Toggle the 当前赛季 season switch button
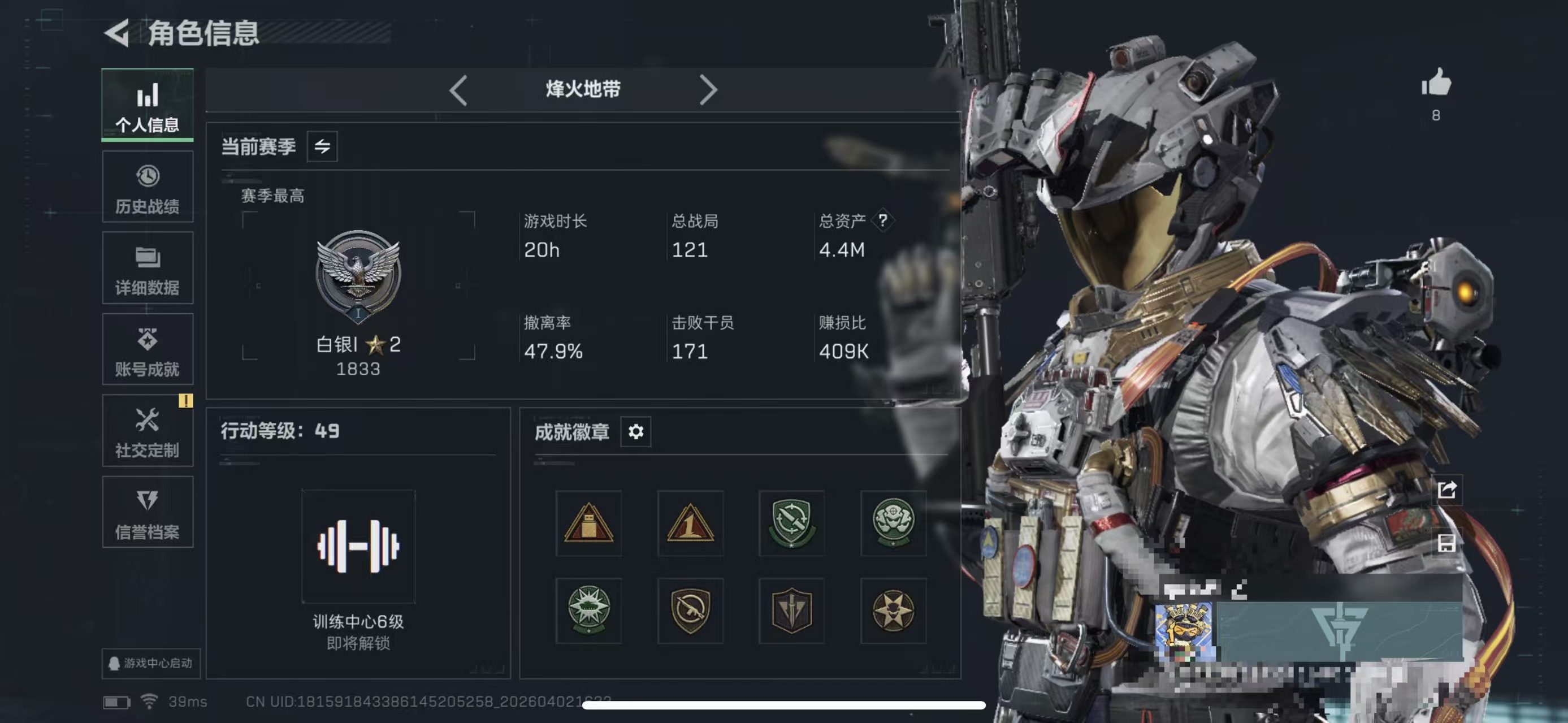The image size is (1568, 723). [322, 146]
